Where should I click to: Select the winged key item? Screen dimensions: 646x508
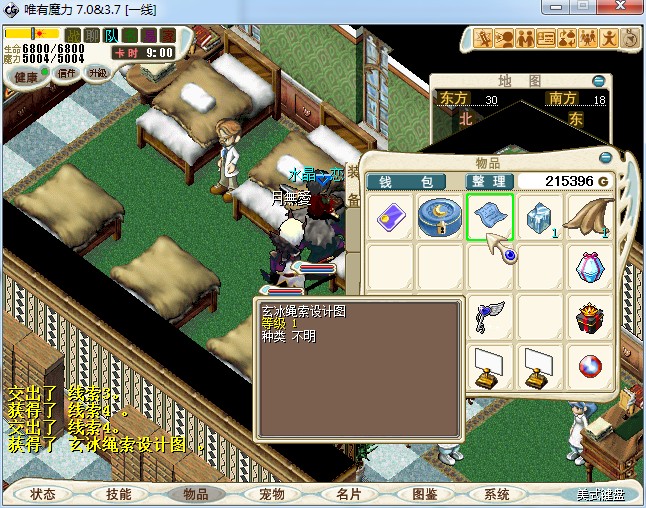pos(490,318)
